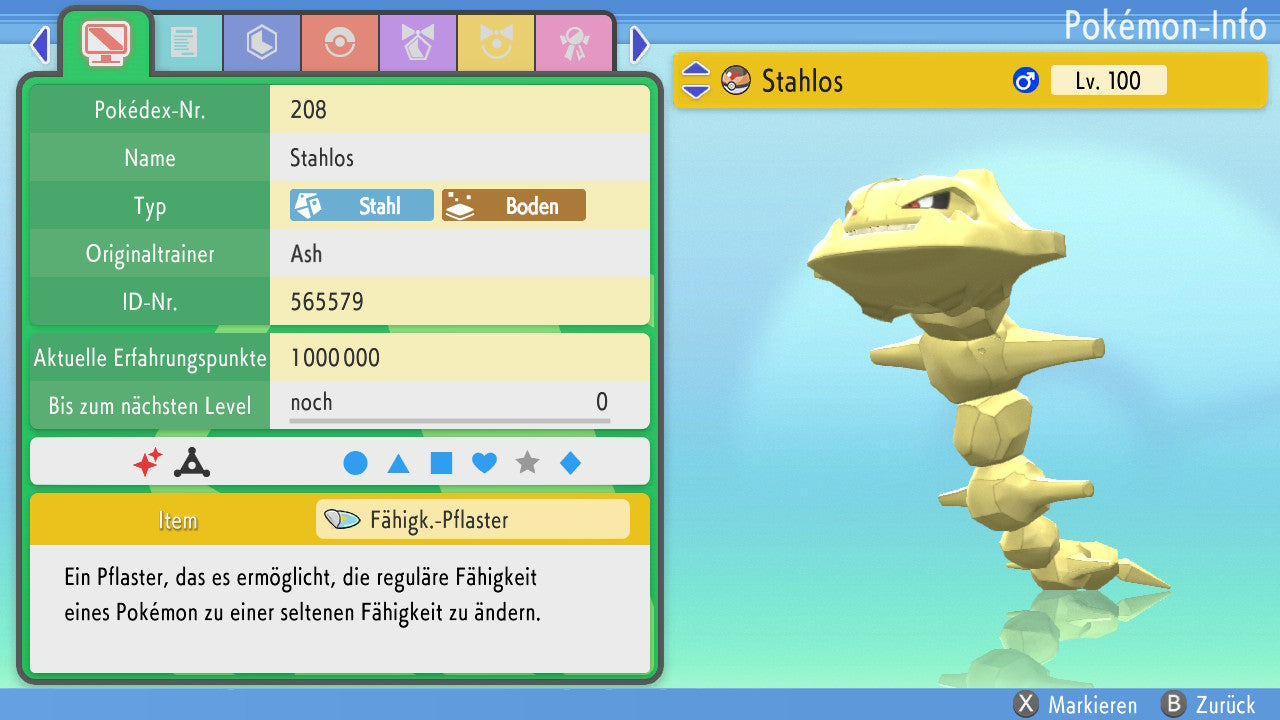Toggle the blue heart marking
This screenshot has height=720, width=1280.
pos(484,463)
